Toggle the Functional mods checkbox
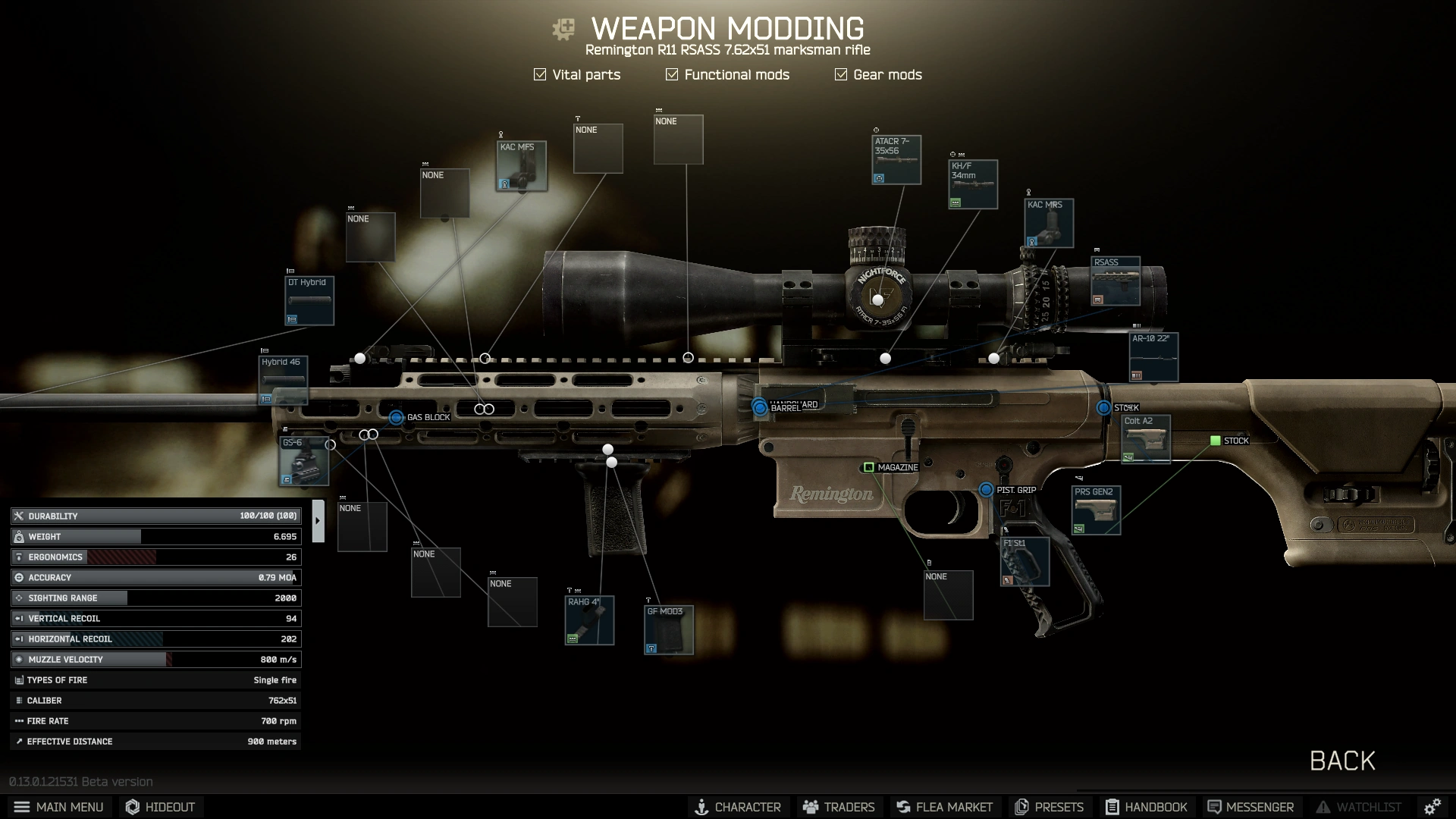The width and height of the screenshot is (1456, 819). [x=672, y=74]
